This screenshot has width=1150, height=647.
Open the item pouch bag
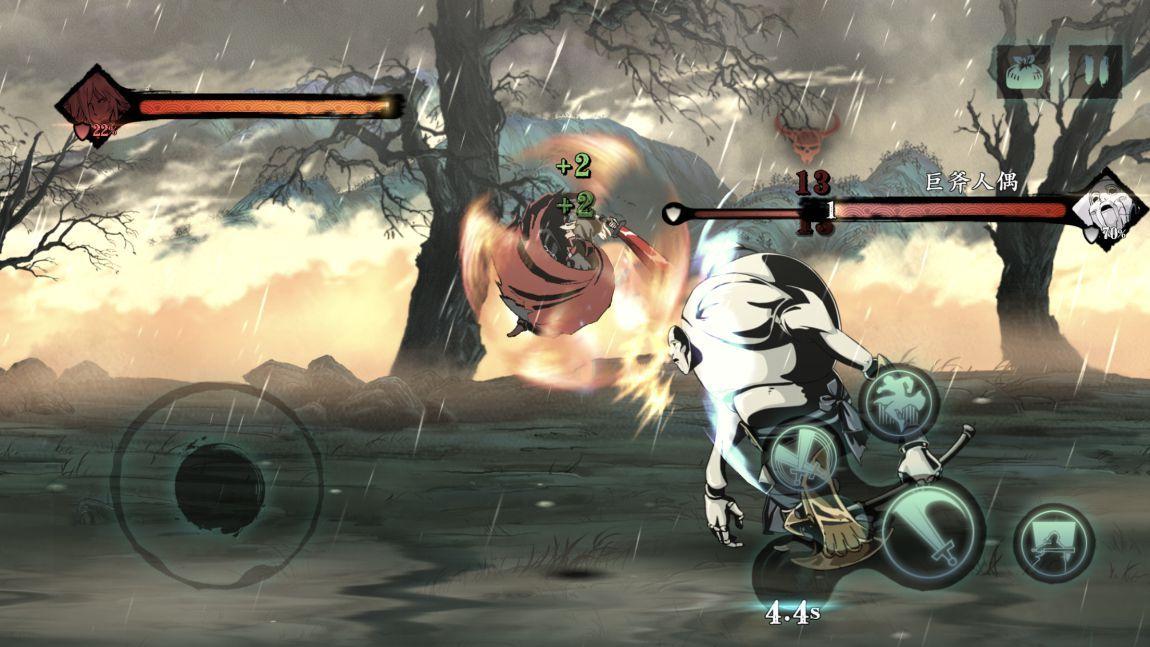coord(1023,72)
